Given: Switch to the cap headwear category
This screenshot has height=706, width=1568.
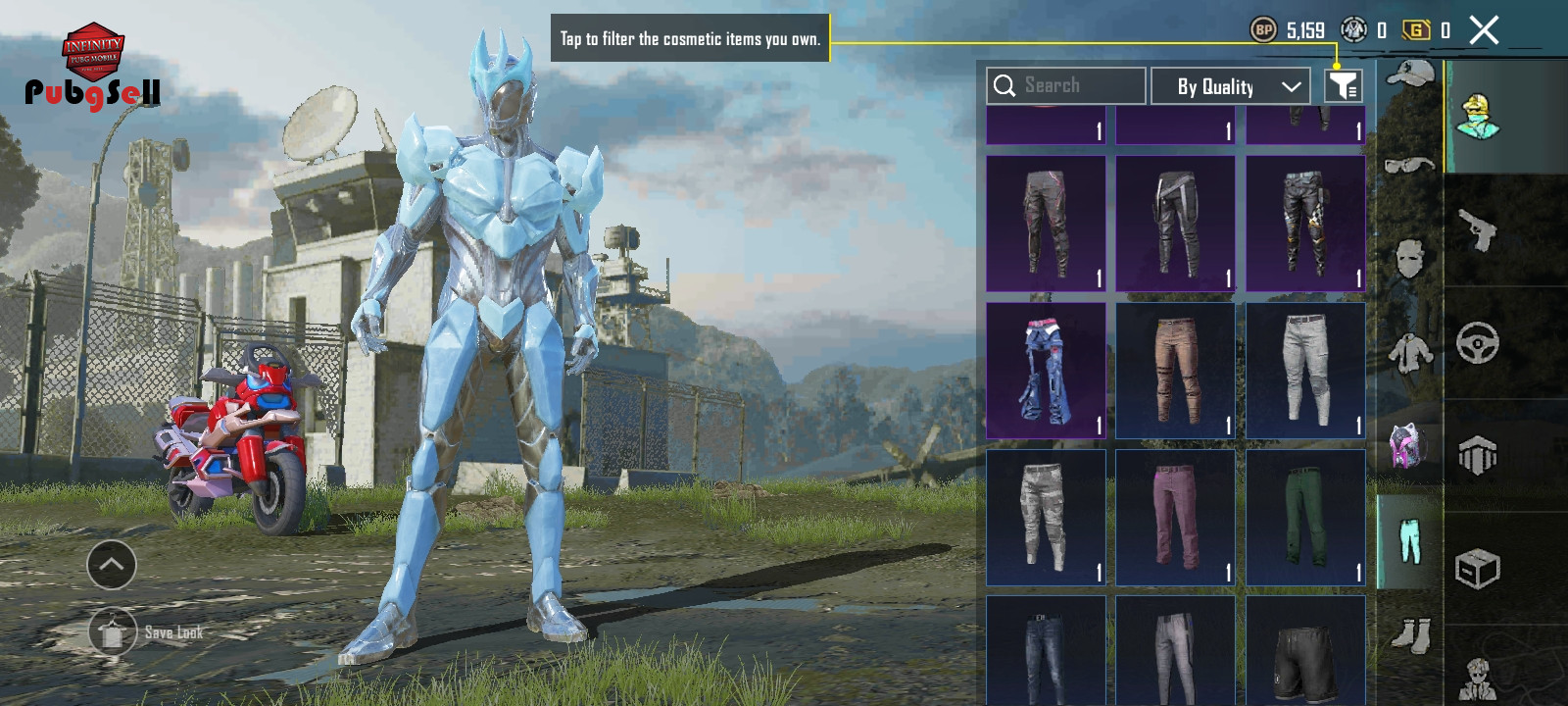Looking at the screenshot, I should pyautogui.click(x=1409, y=74).
